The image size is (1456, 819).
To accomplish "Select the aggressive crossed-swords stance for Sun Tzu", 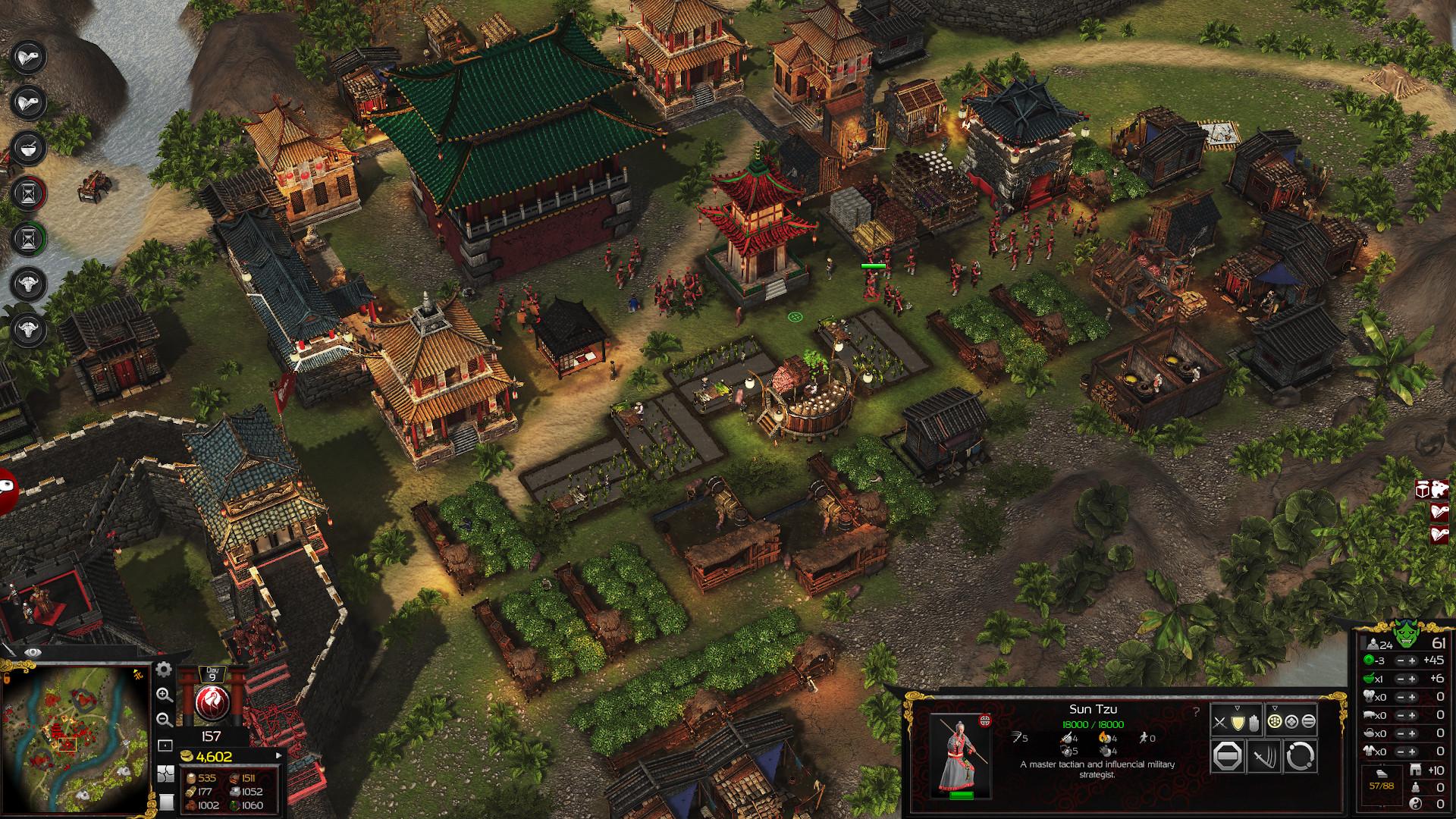I will [1219, 722].
